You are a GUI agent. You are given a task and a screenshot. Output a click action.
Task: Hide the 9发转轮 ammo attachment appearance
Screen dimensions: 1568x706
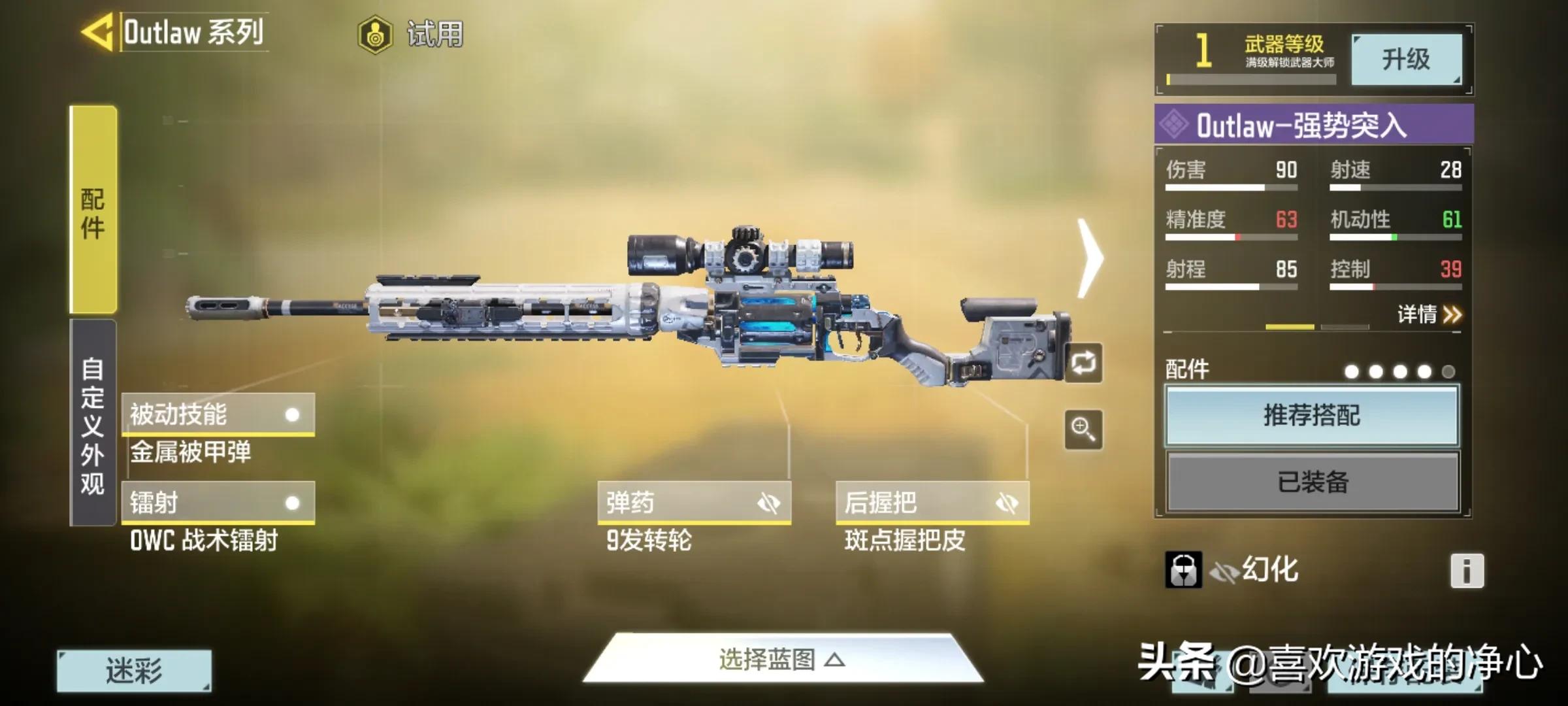click(x=771, y=502)
